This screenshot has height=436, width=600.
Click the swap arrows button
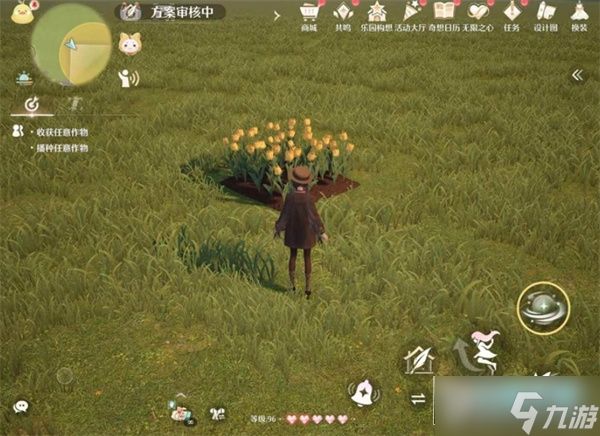[x=418, y=398]
